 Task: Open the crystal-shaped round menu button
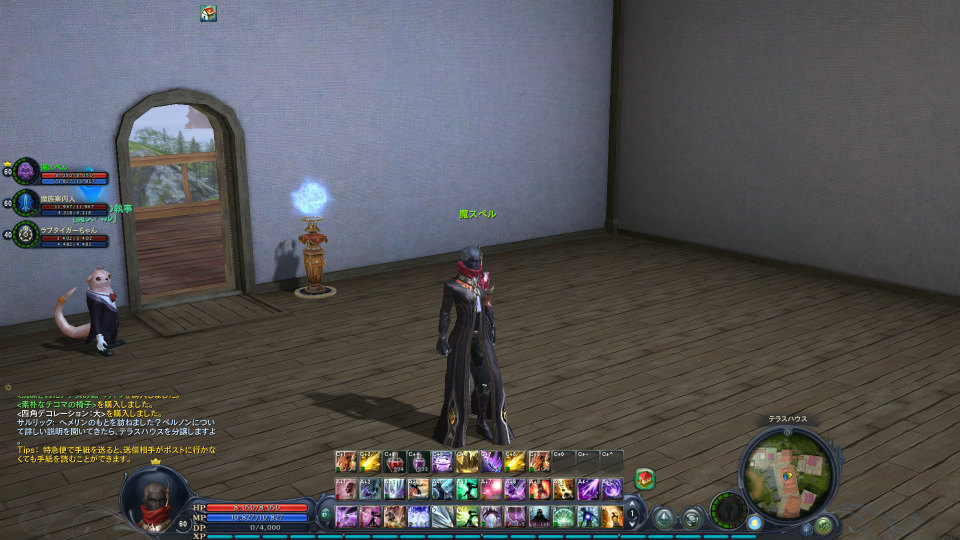663,517
